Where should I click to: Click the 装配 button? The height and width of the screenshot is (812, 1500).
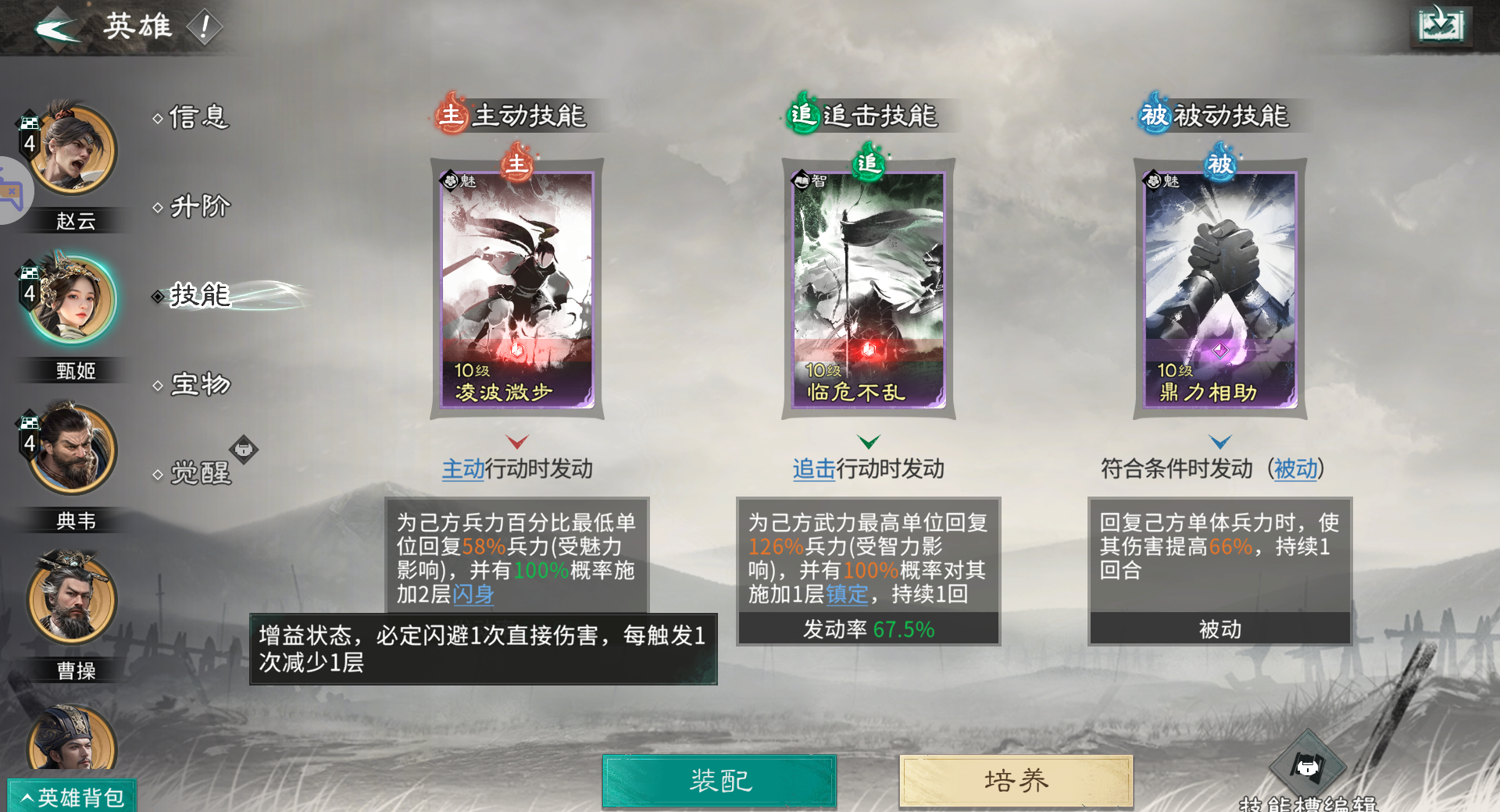(718, 779)
